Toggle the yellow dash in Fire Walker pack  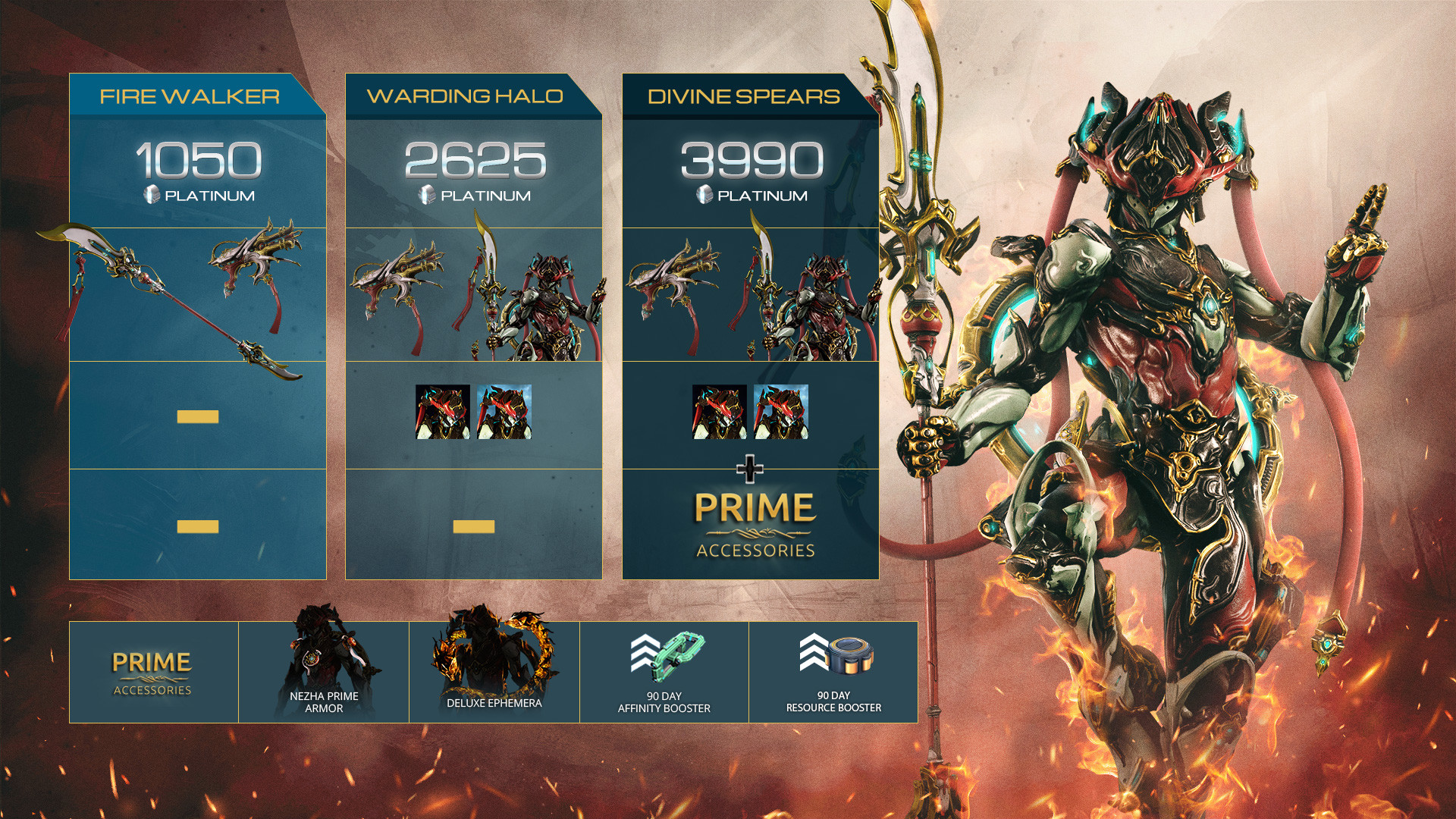[x=199, y=416]
